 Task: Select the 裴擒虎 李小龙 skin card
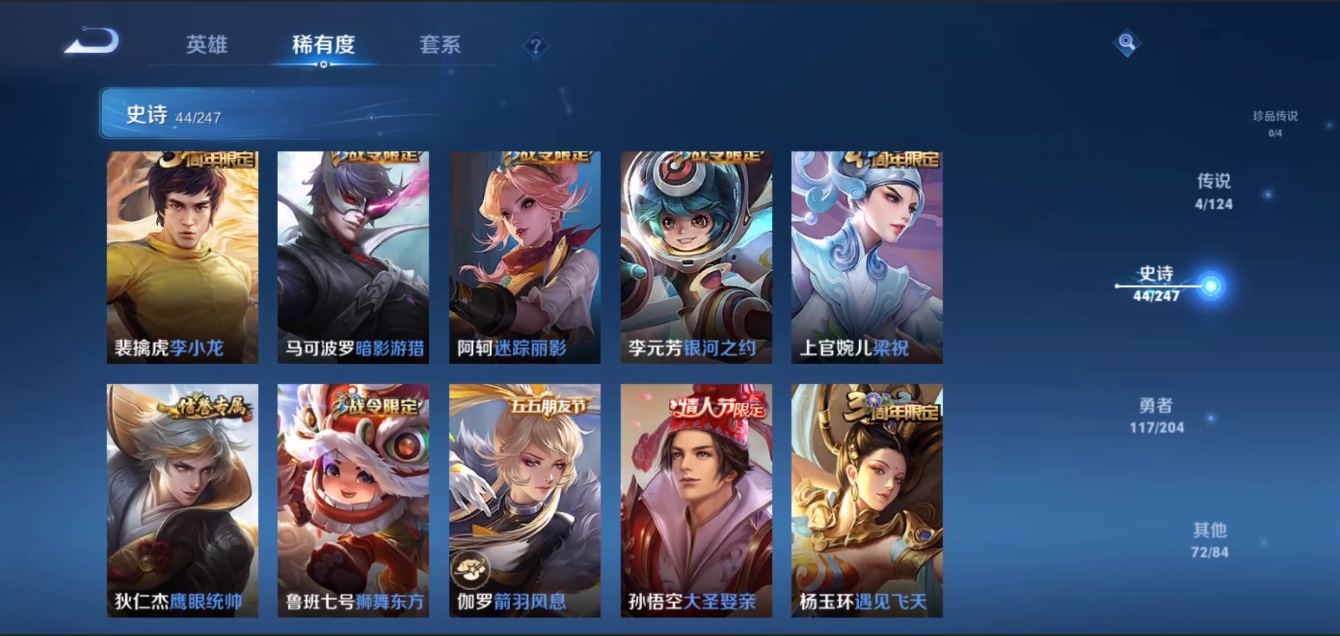pos(182,257)
